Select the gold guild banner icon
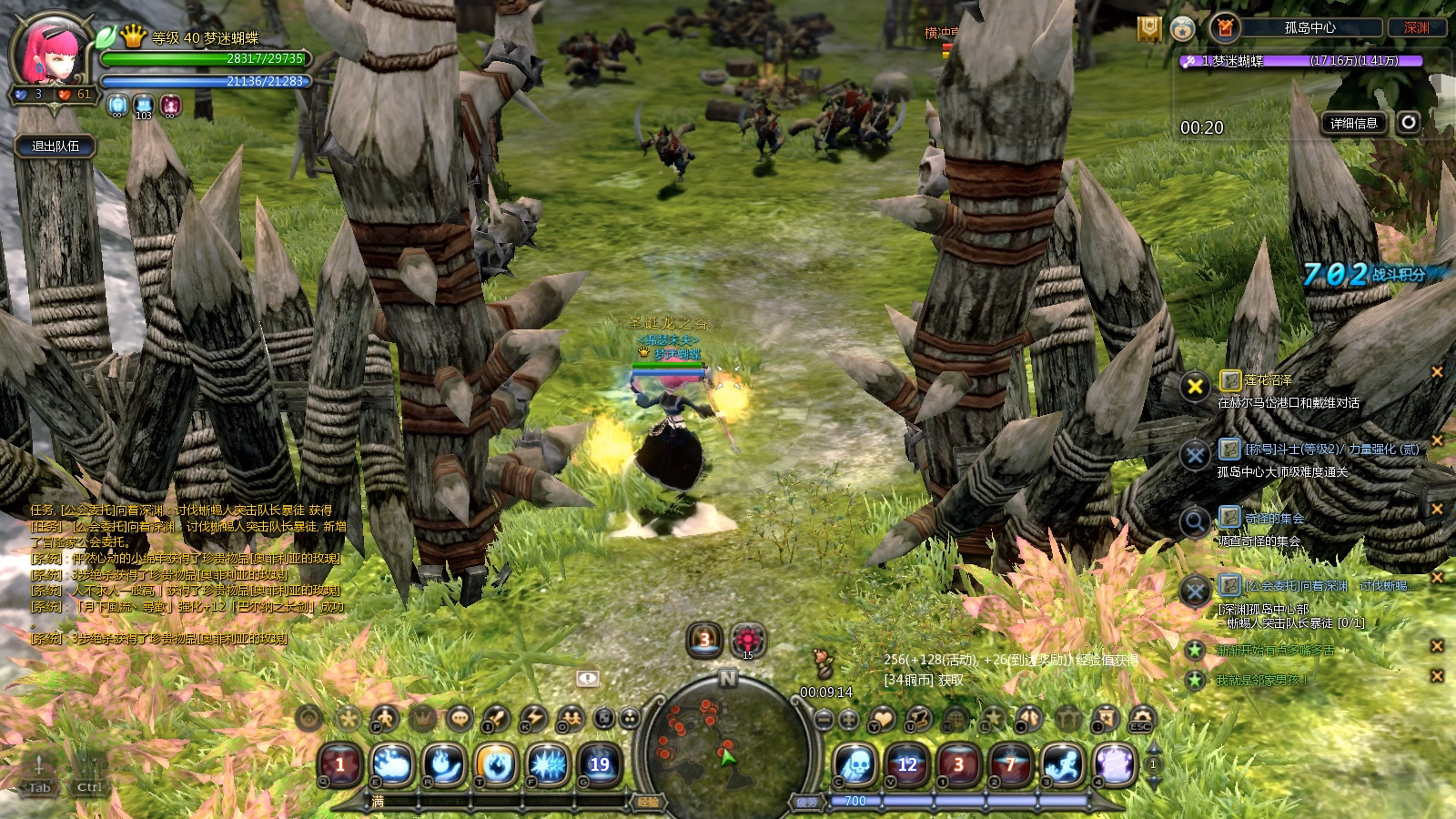The height and width of the screenshot is (819, 1456). (x=1149, y=29)
